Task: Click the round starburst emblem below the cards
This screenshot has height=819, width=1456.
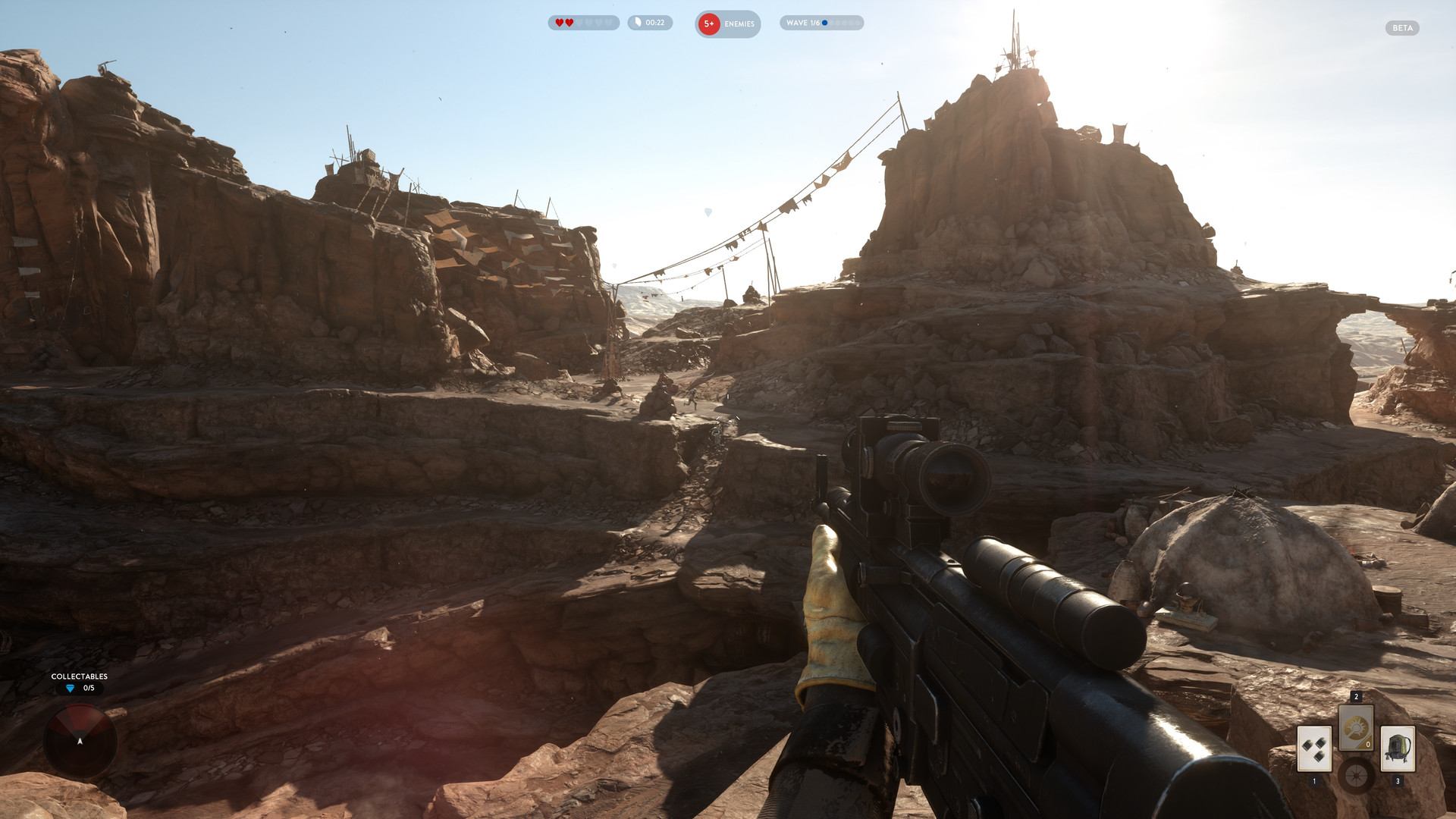Action: pyautogui.click(x=1356, y=776)
